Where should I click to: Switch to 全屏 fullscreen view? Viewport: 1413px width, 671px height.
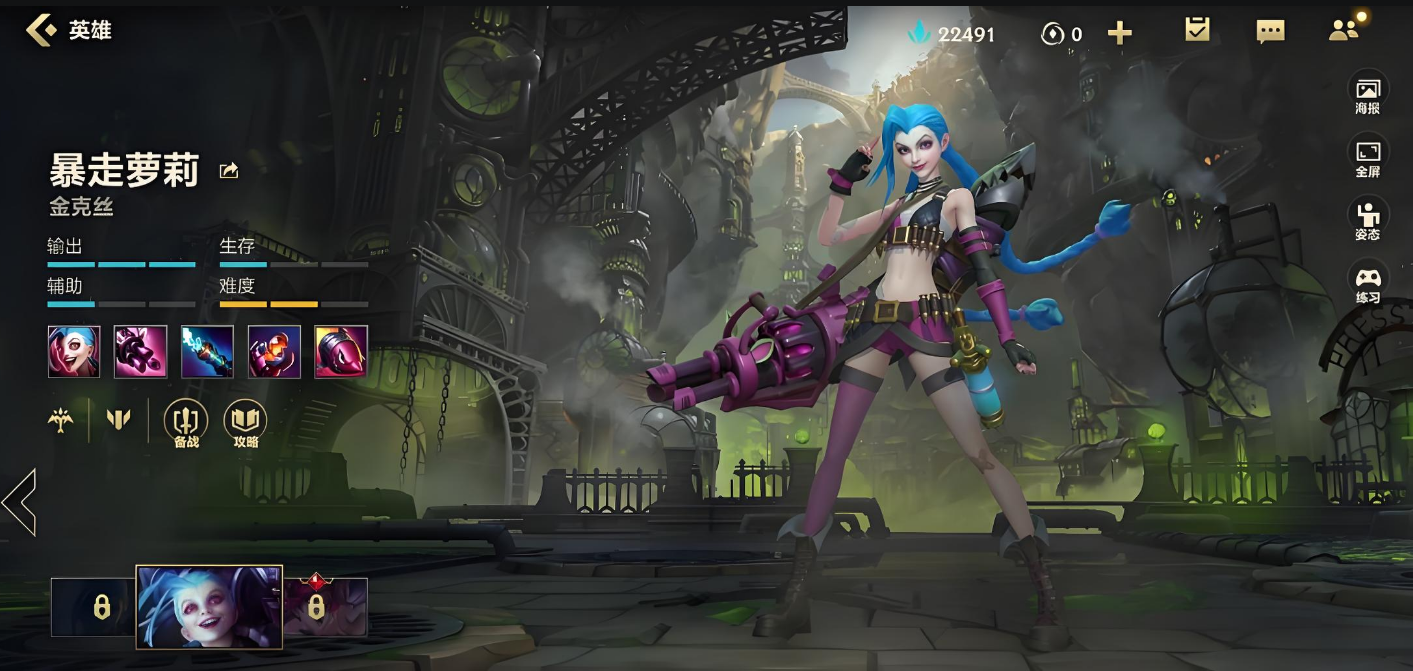(x=1368, y=158)
